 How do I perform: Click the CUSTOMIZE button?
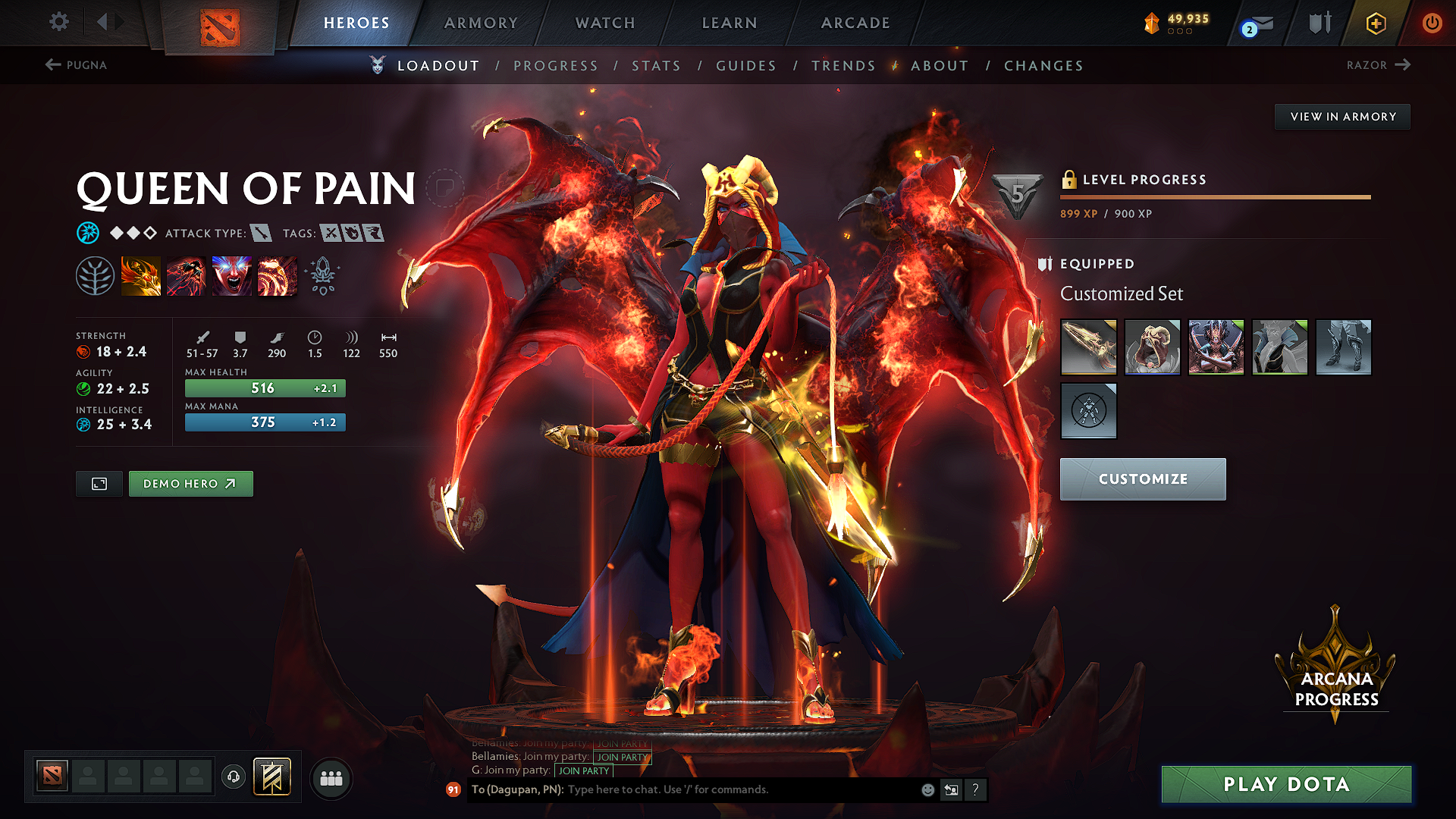pos(1142,479)
